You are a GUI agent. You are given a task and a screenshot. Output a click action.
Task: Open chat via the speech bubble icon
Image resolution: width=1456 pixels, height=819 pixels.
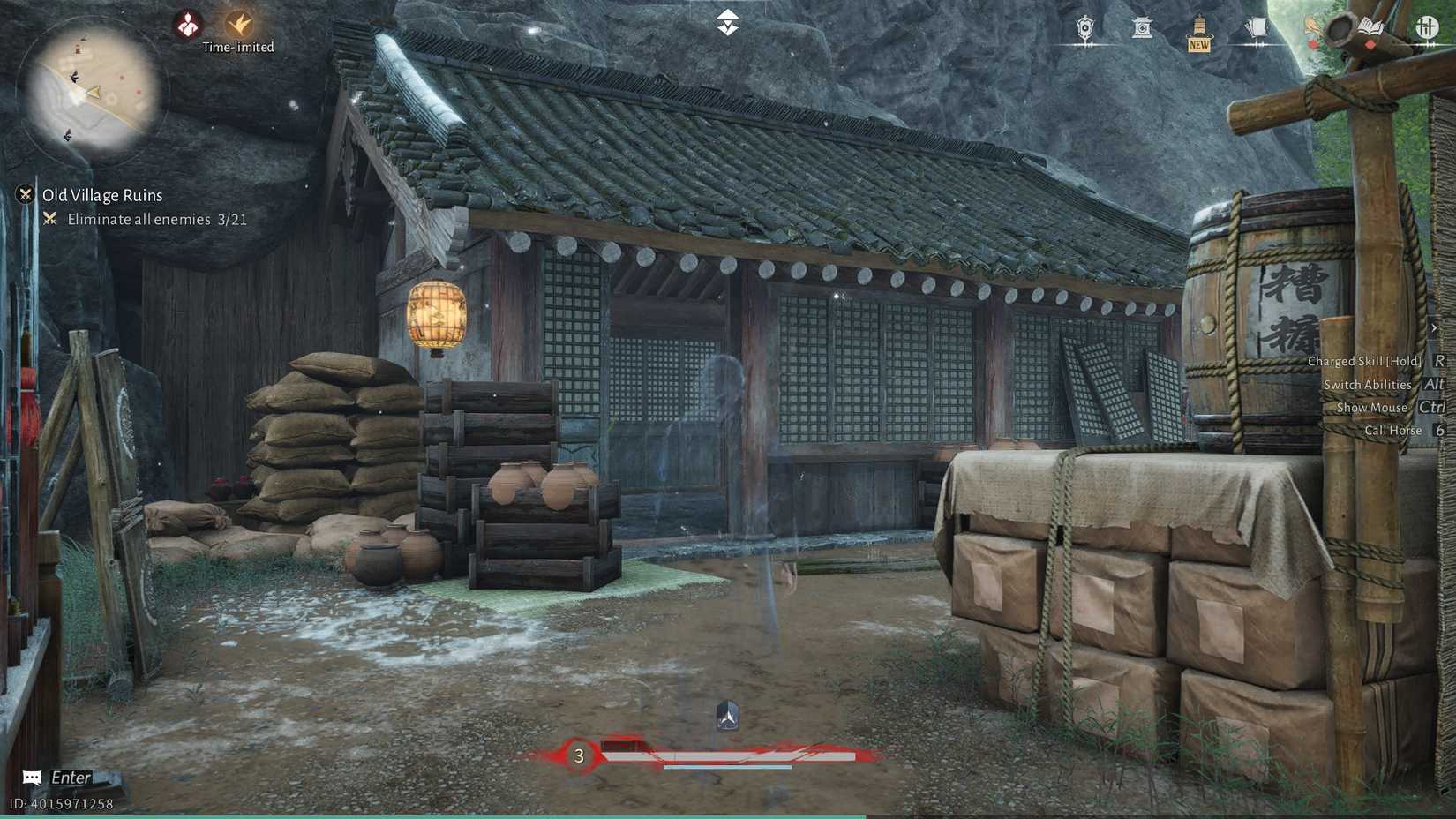pos(34,778)
